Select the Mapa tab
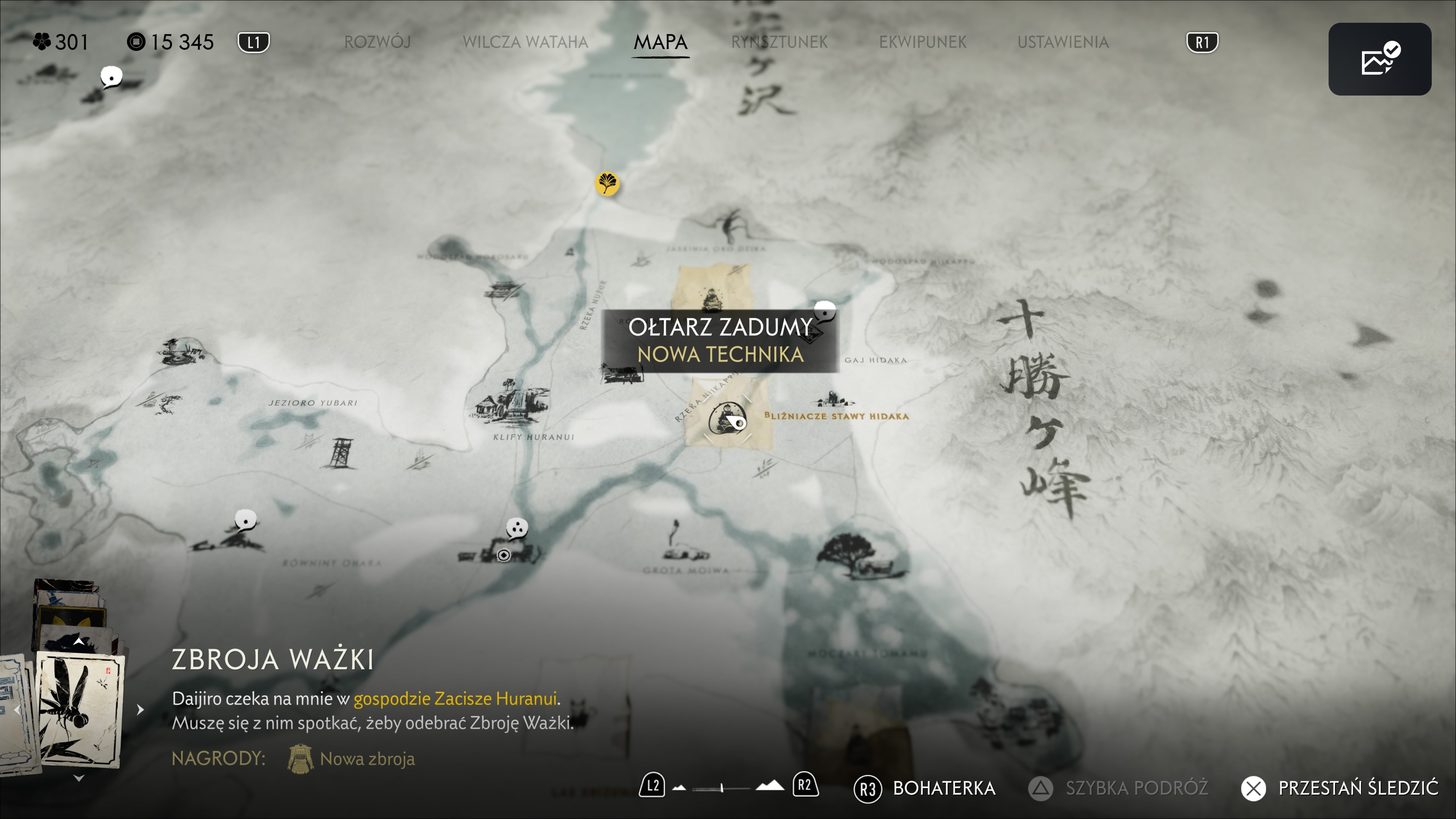Viewport: 1456px width, 819px height. 660,42
